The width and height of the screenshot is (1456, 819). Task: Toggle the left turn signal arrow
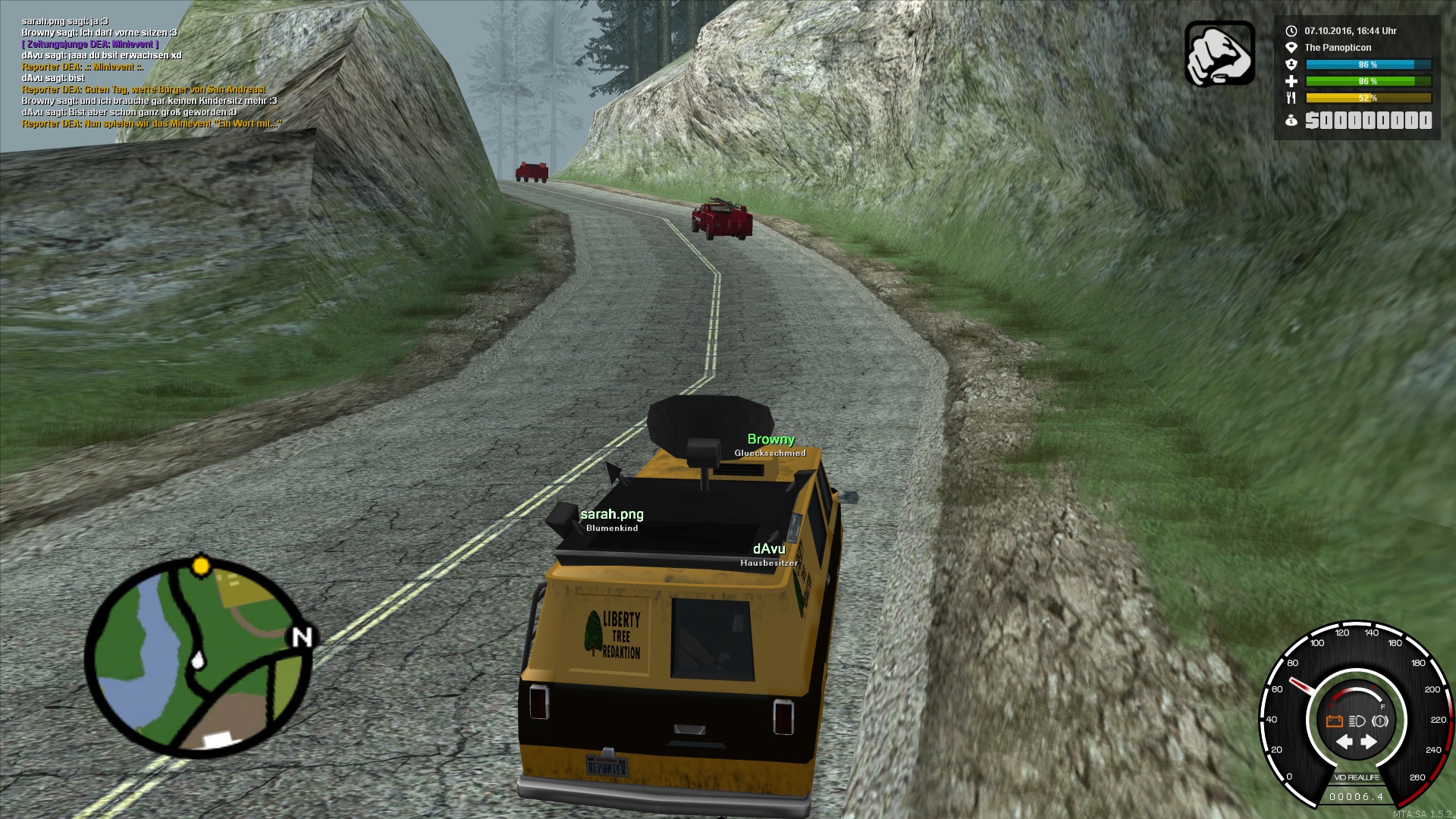pos(1345,742)
